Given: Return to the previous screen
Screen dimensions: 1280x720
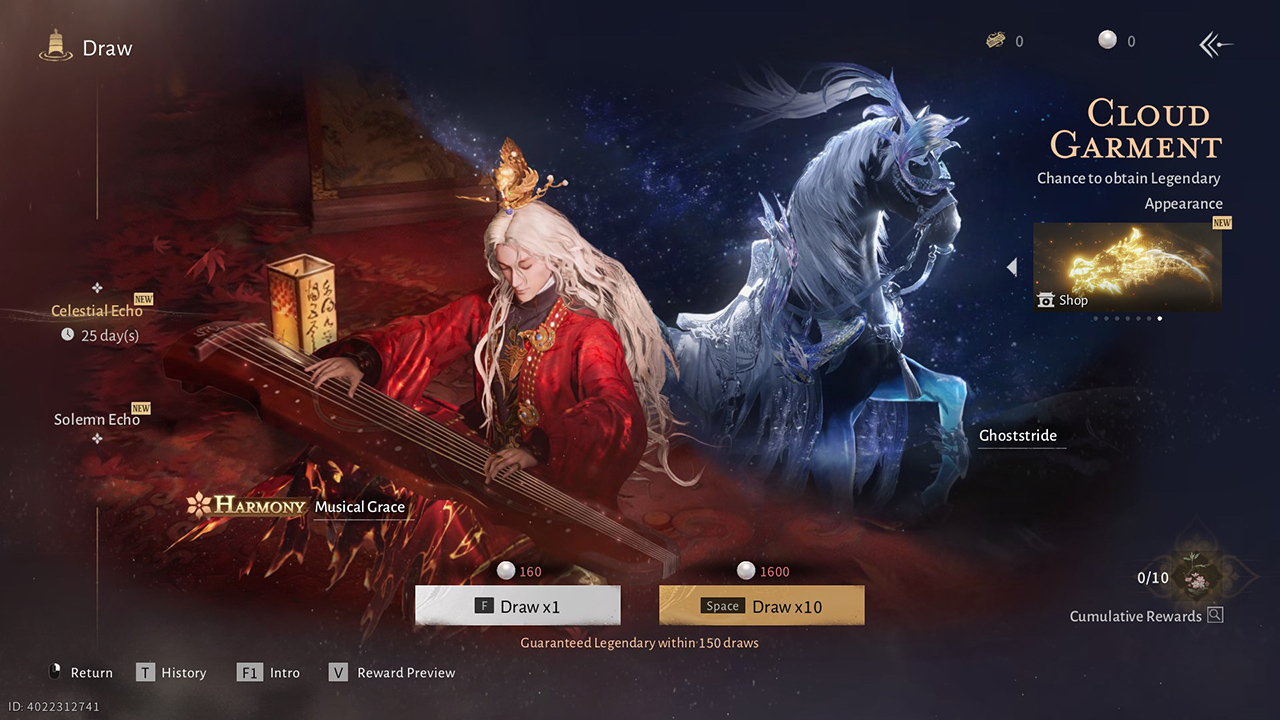Looking at the screenshot, I should 80,673.
